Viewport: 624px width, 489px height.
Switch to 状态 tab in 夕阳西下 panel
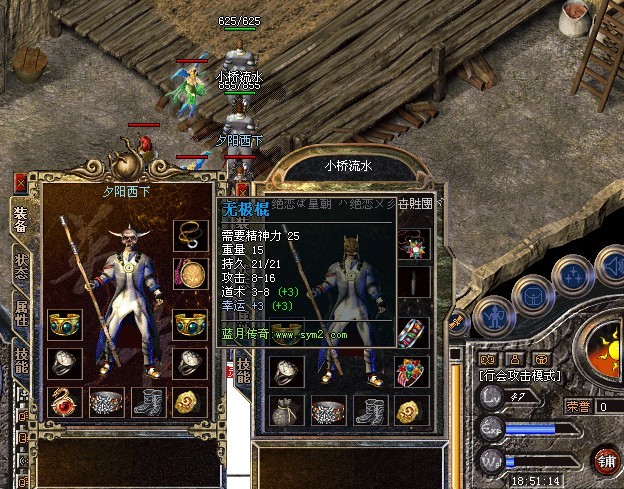click(20, 267)
